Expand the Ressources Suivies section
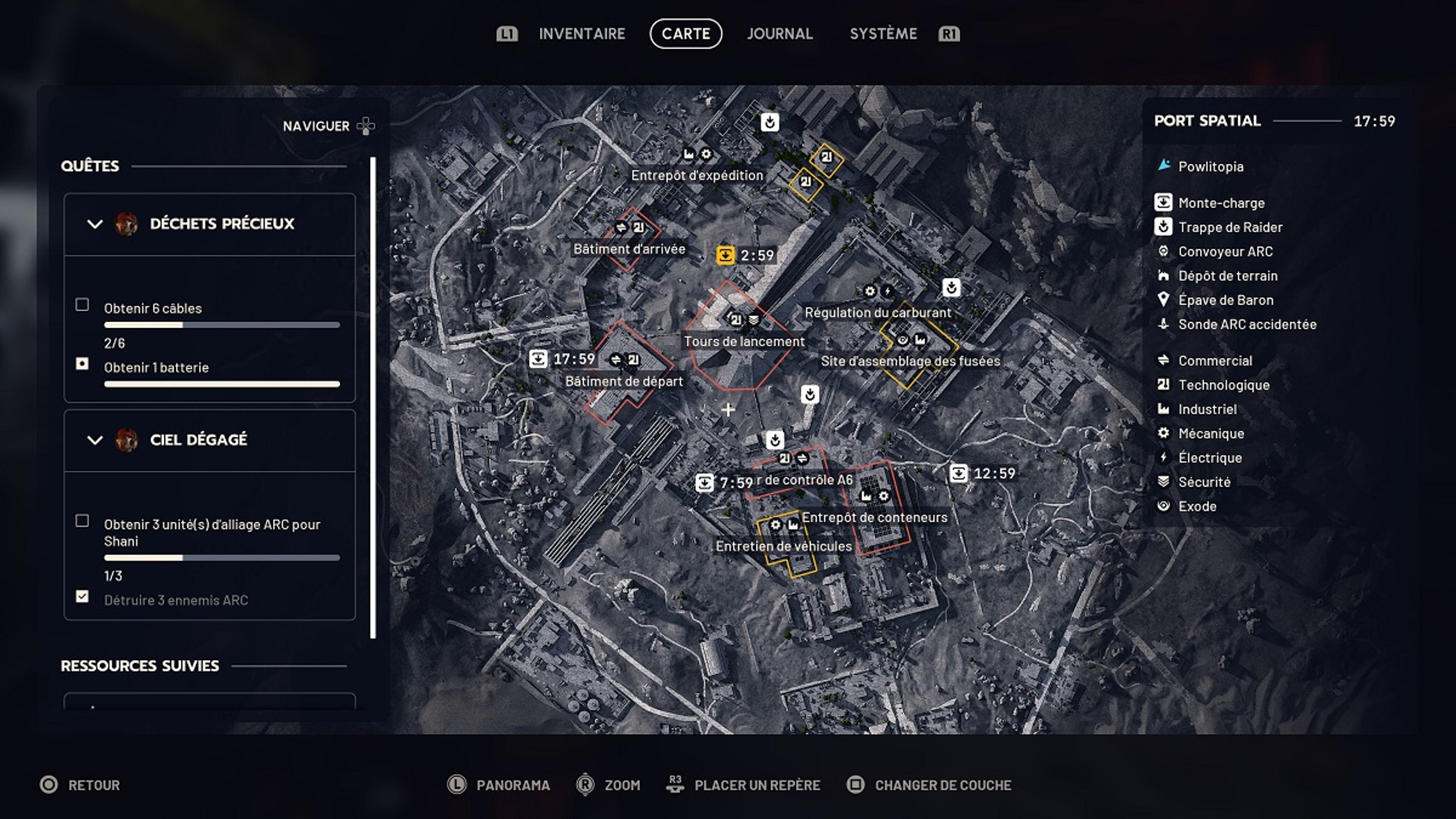 pyautogui.click(x=139, y=664)
